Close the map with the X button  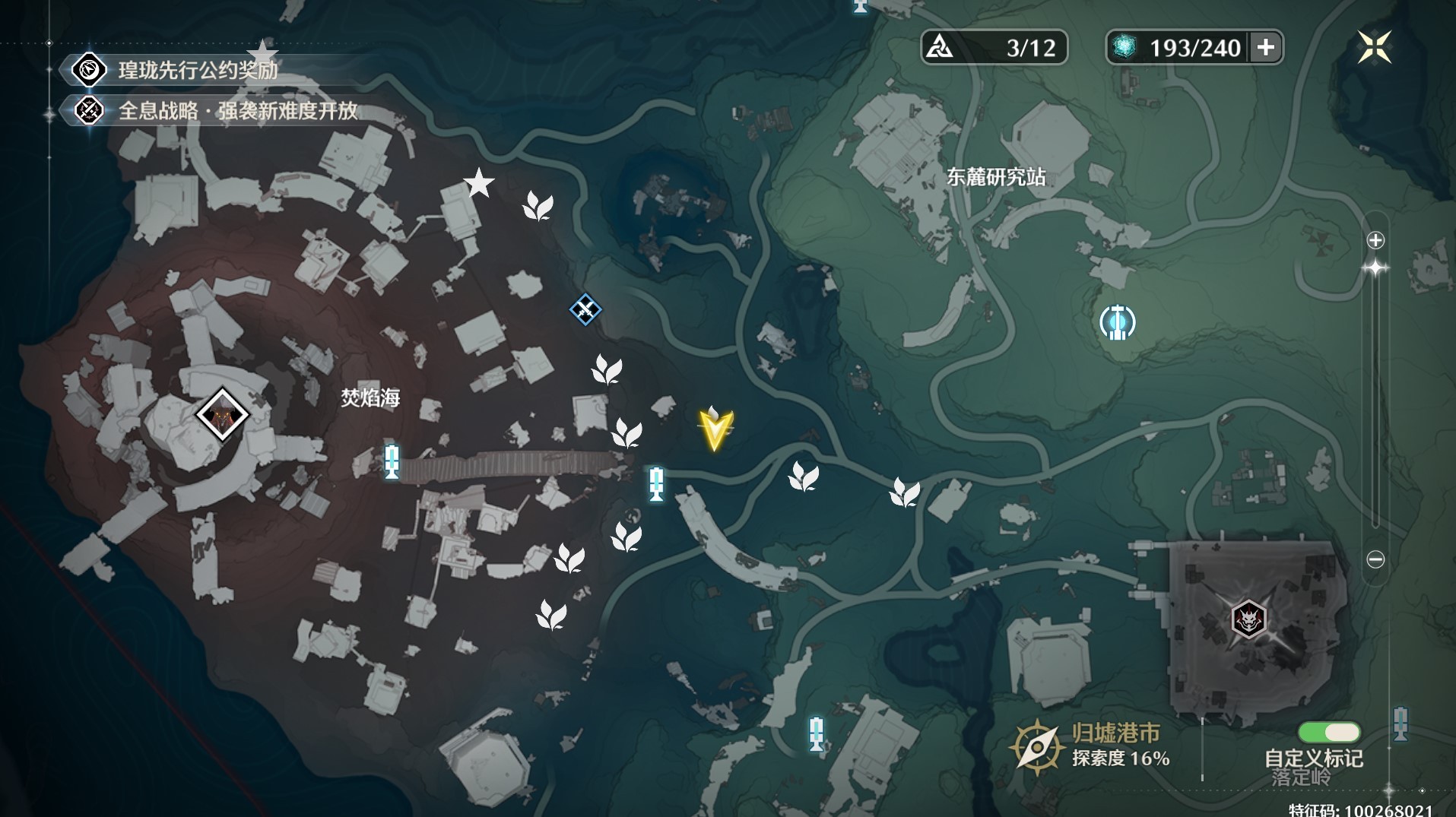[x=1375, y=47]
